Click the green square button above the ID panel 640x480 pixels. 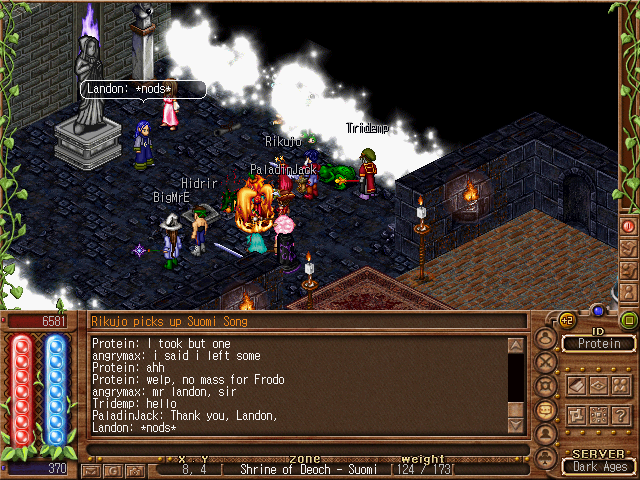pos(629,320)
